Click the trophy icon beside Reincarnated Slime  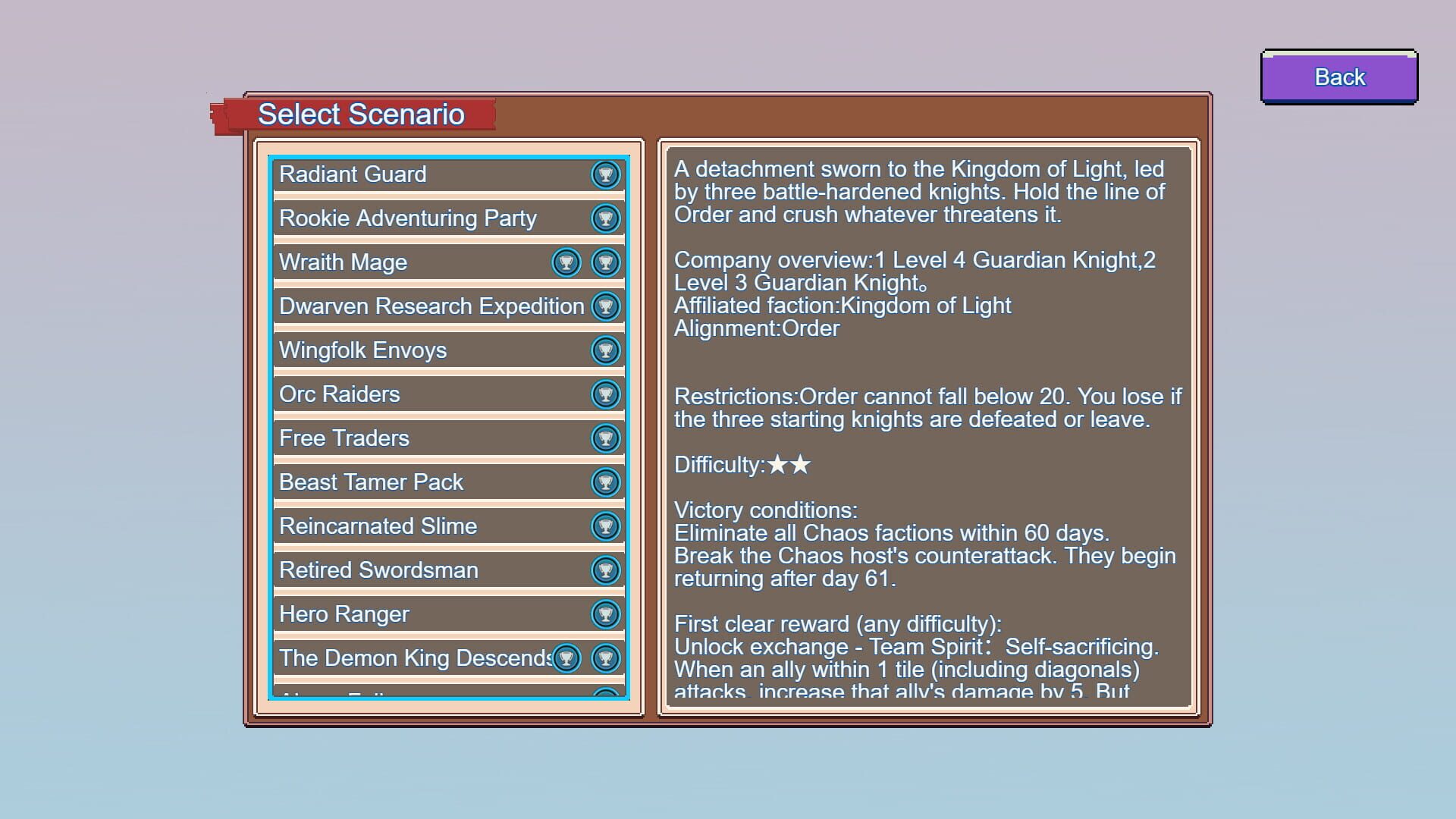(x=604, y=526)
